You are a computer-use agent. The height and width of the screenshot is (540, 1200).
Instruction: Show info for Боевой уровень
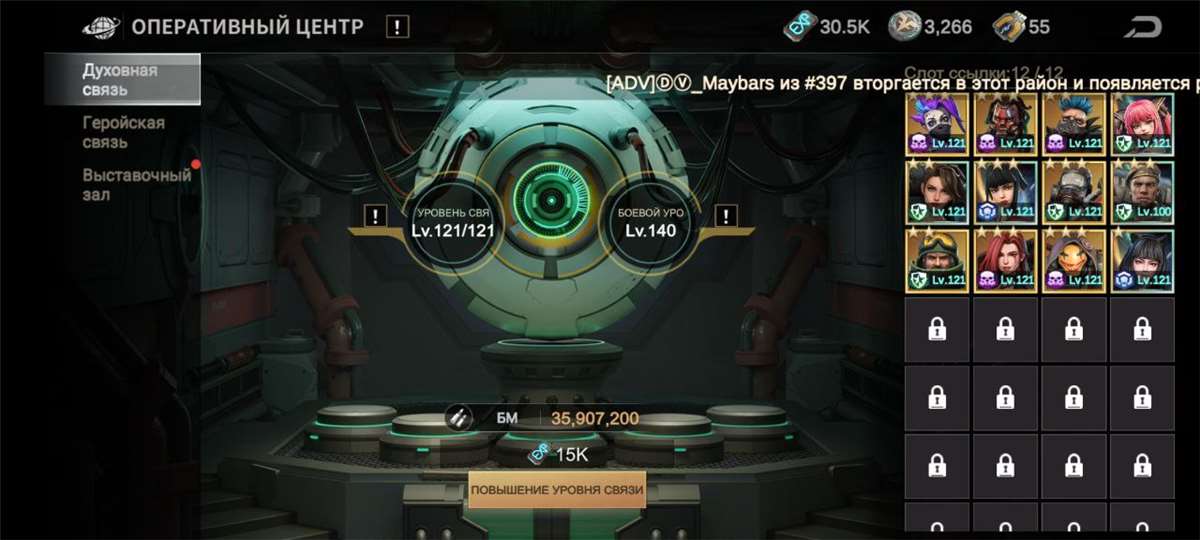pos(727,215)
